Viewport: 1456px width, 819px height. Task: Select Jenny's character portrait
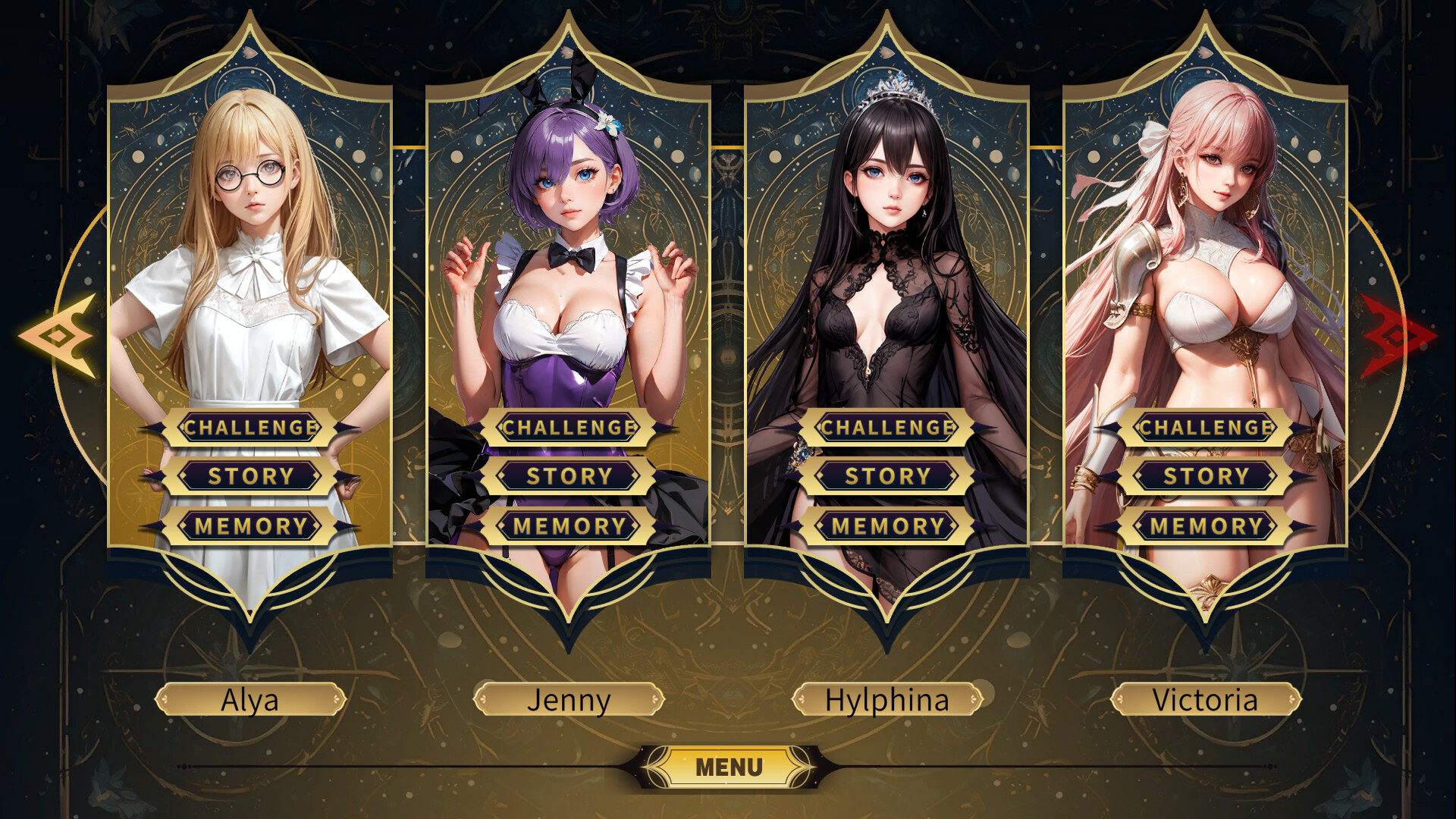click(x=569, y=227)
